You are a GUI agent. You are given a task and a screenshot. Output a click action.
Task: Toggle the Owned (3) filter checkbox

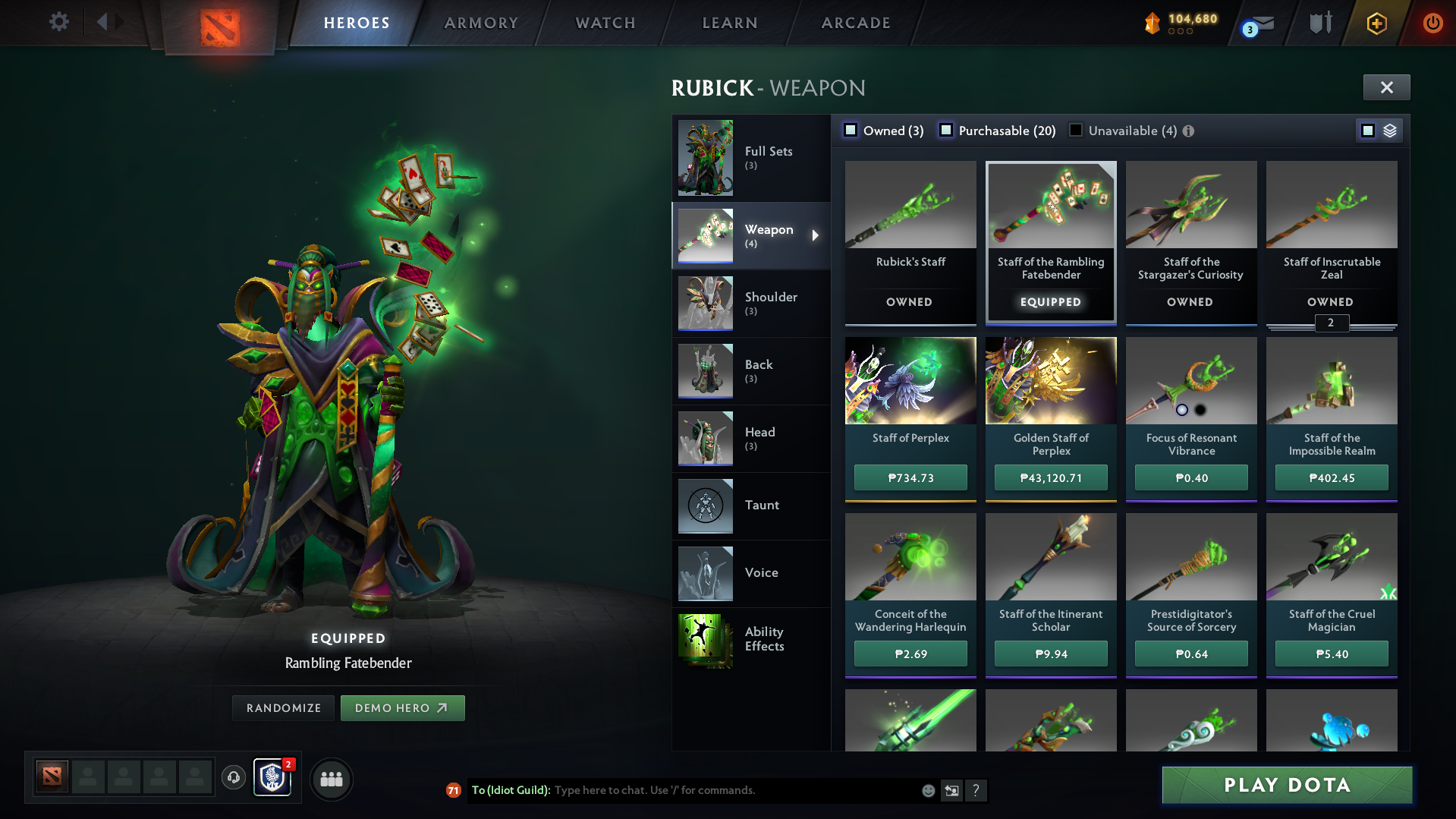[851, 130]
